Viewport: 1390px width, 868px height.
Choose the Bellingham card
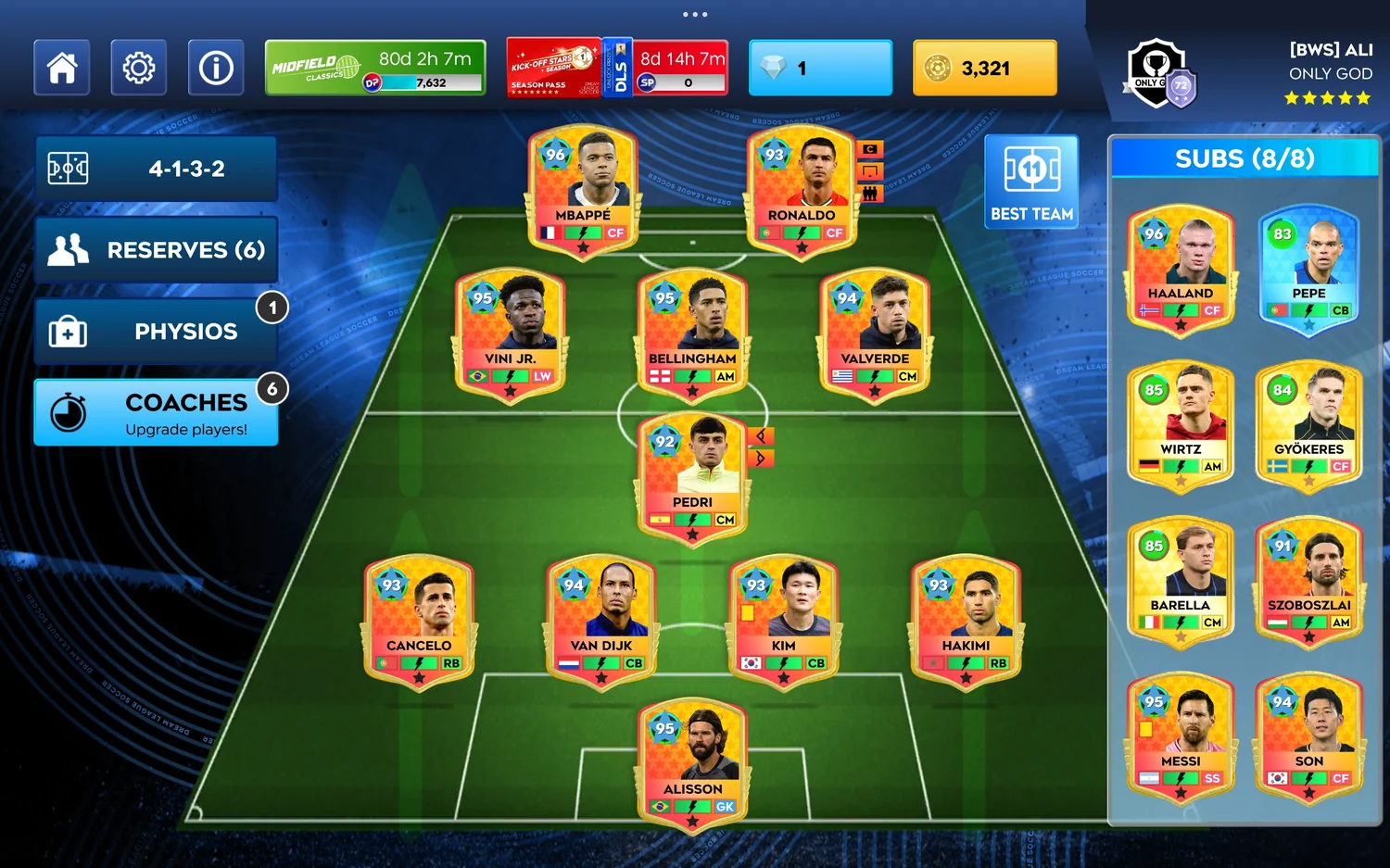point(692,334)
